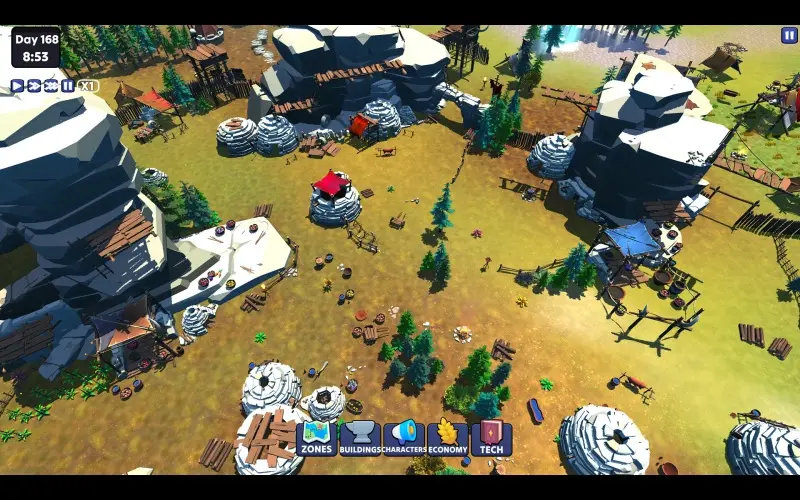Open the pause menu at top-right corner

tap(789, 35)
